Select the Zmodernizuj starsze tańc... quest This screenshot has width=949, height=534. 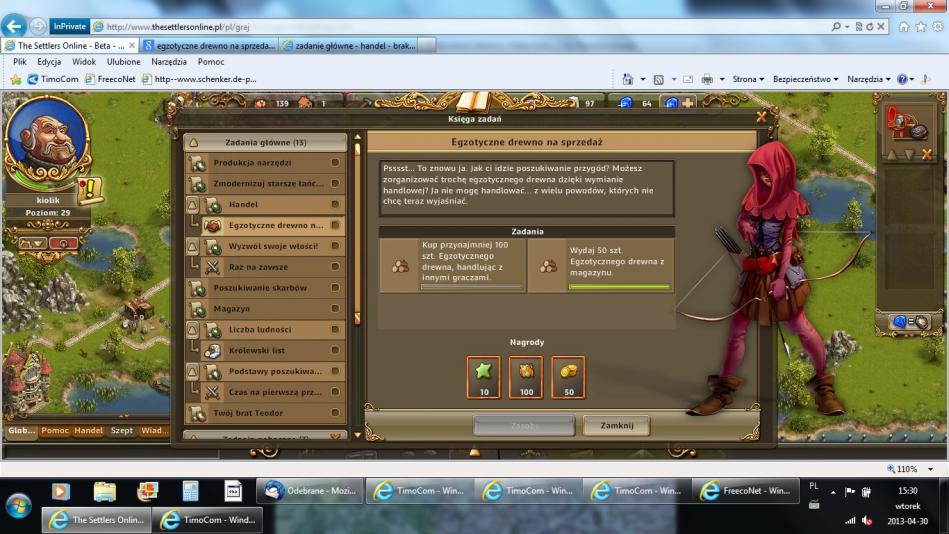click(x=266, y=184)
